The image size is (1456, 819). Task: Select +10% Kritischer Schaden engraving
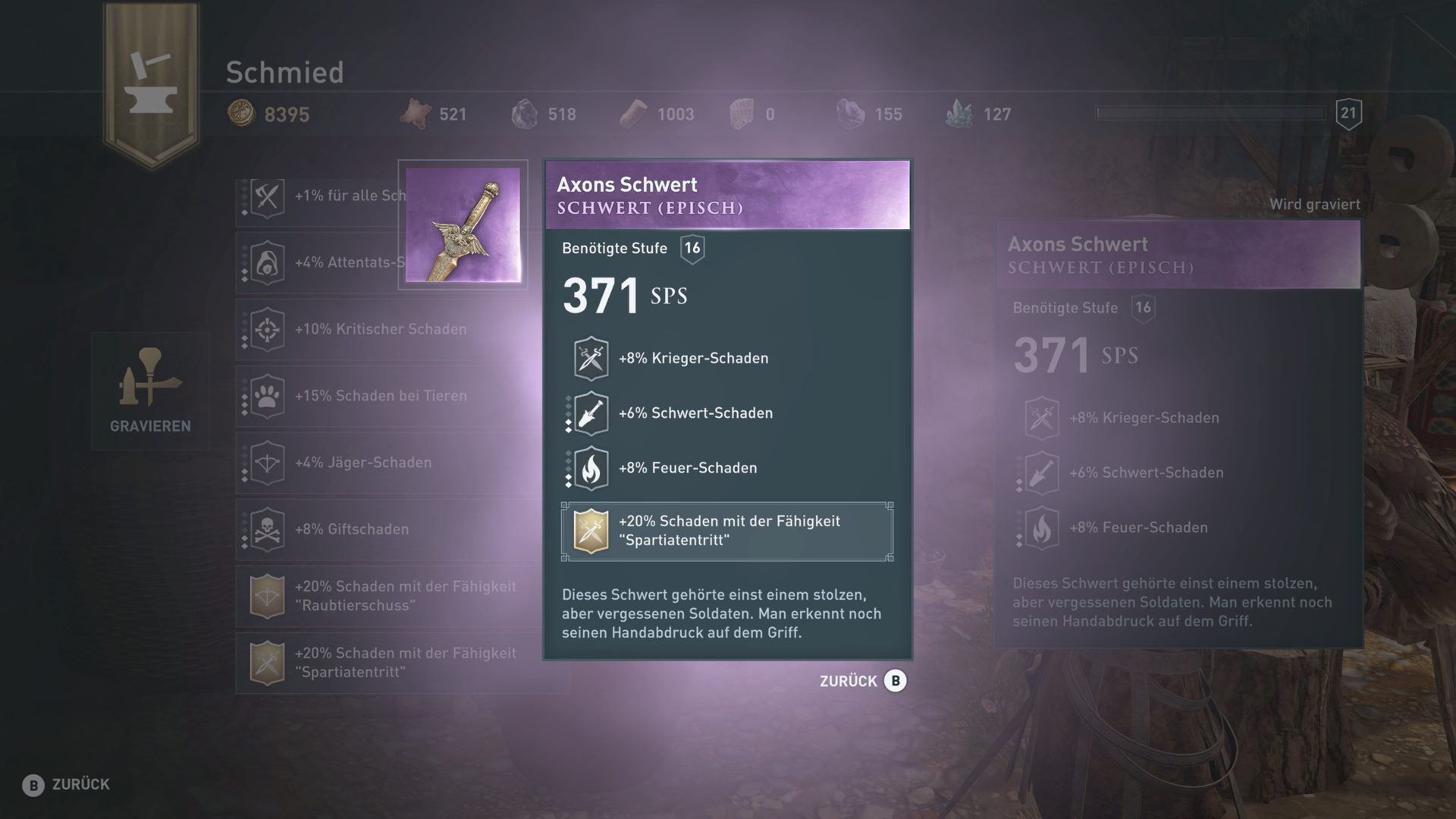(x=379, y=329)
